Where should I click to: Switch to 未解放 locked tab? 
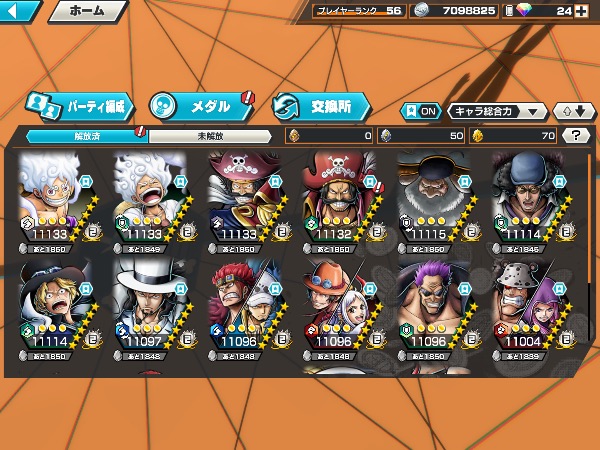[209, 135]
